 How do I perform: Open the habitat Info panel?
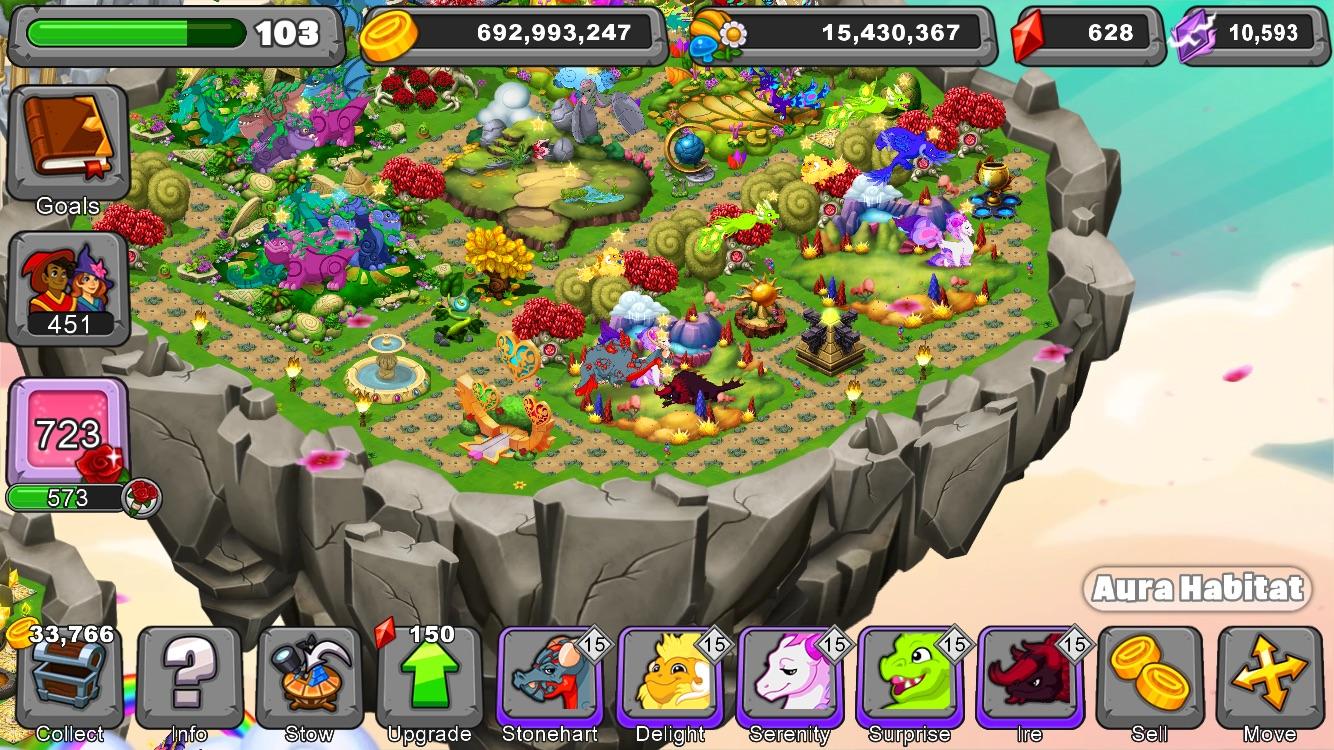point(188,680)
